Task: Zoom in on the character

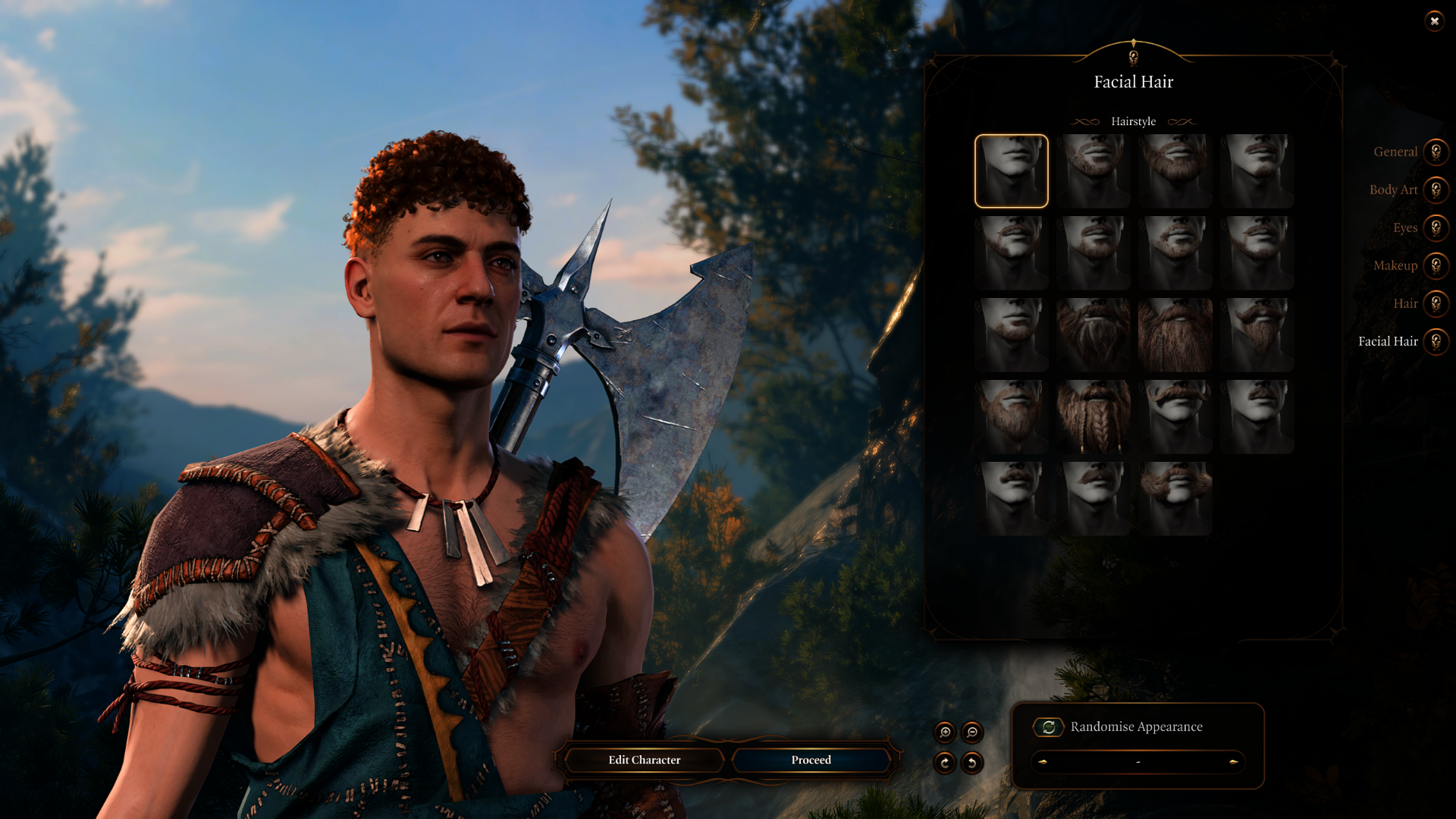Action: [x=945, y=732]
